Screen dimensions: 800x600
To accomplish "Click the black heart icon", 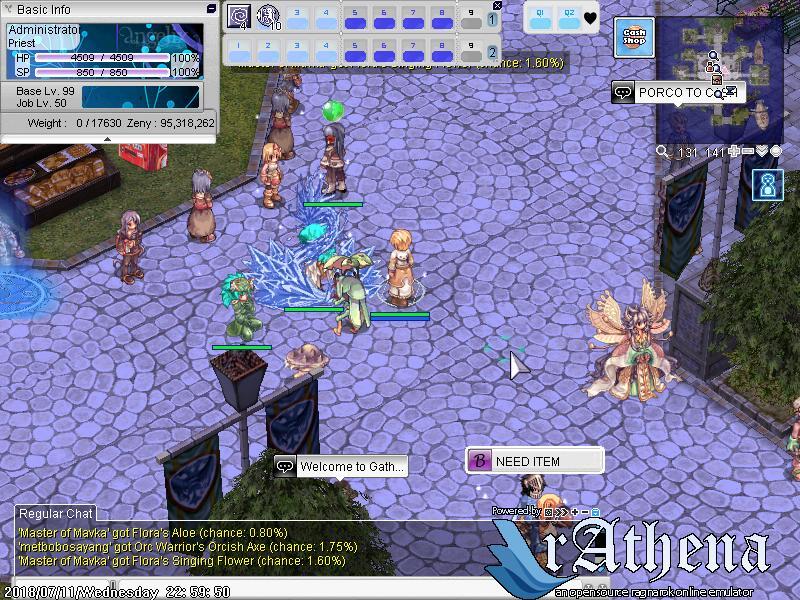I will [x=591, y=17].
